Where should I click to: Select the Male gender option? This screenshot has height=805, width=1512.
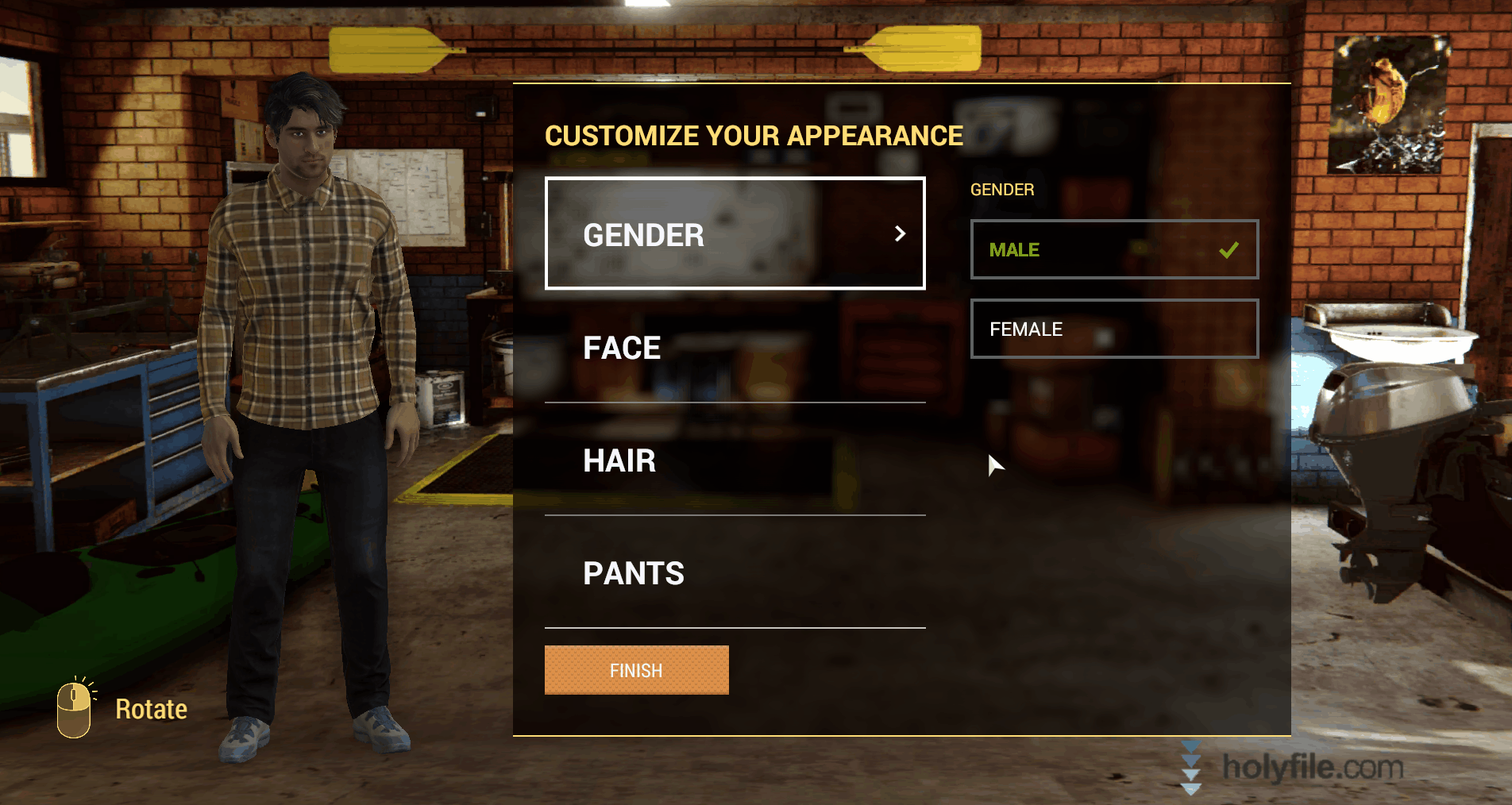pos(1113,249)
